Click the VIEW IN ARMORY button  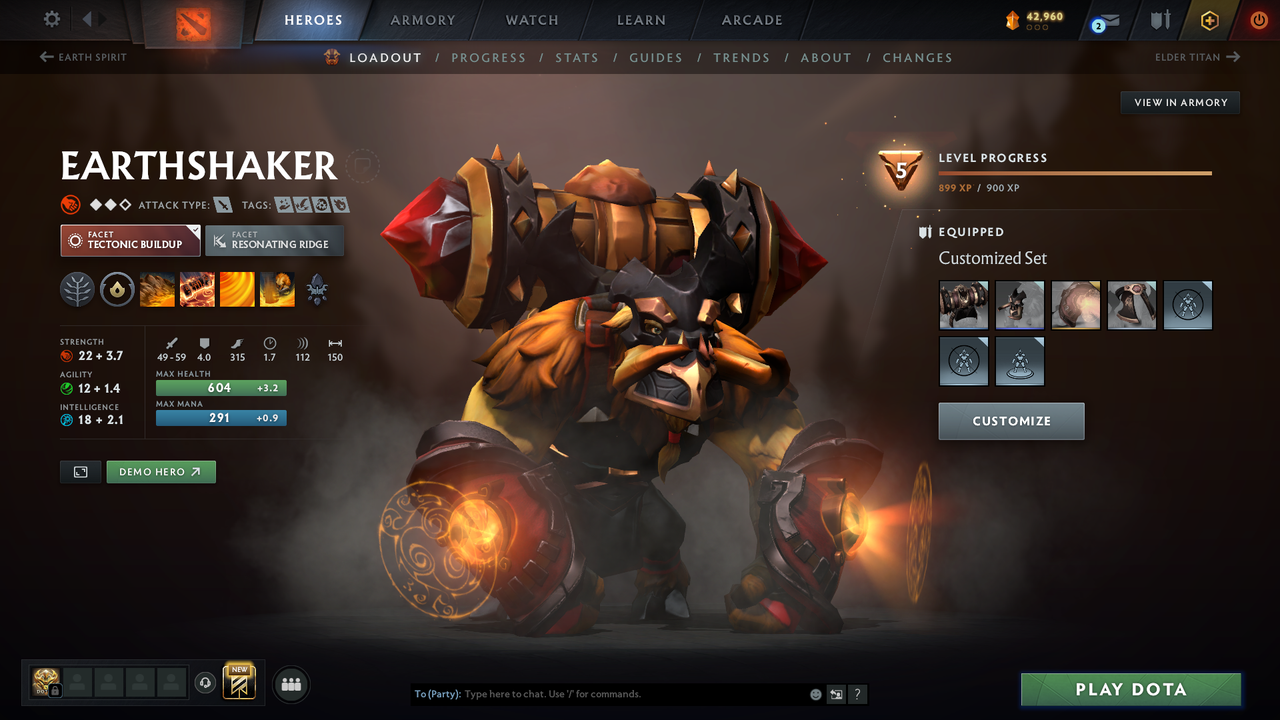click(x=1179, y=102)
